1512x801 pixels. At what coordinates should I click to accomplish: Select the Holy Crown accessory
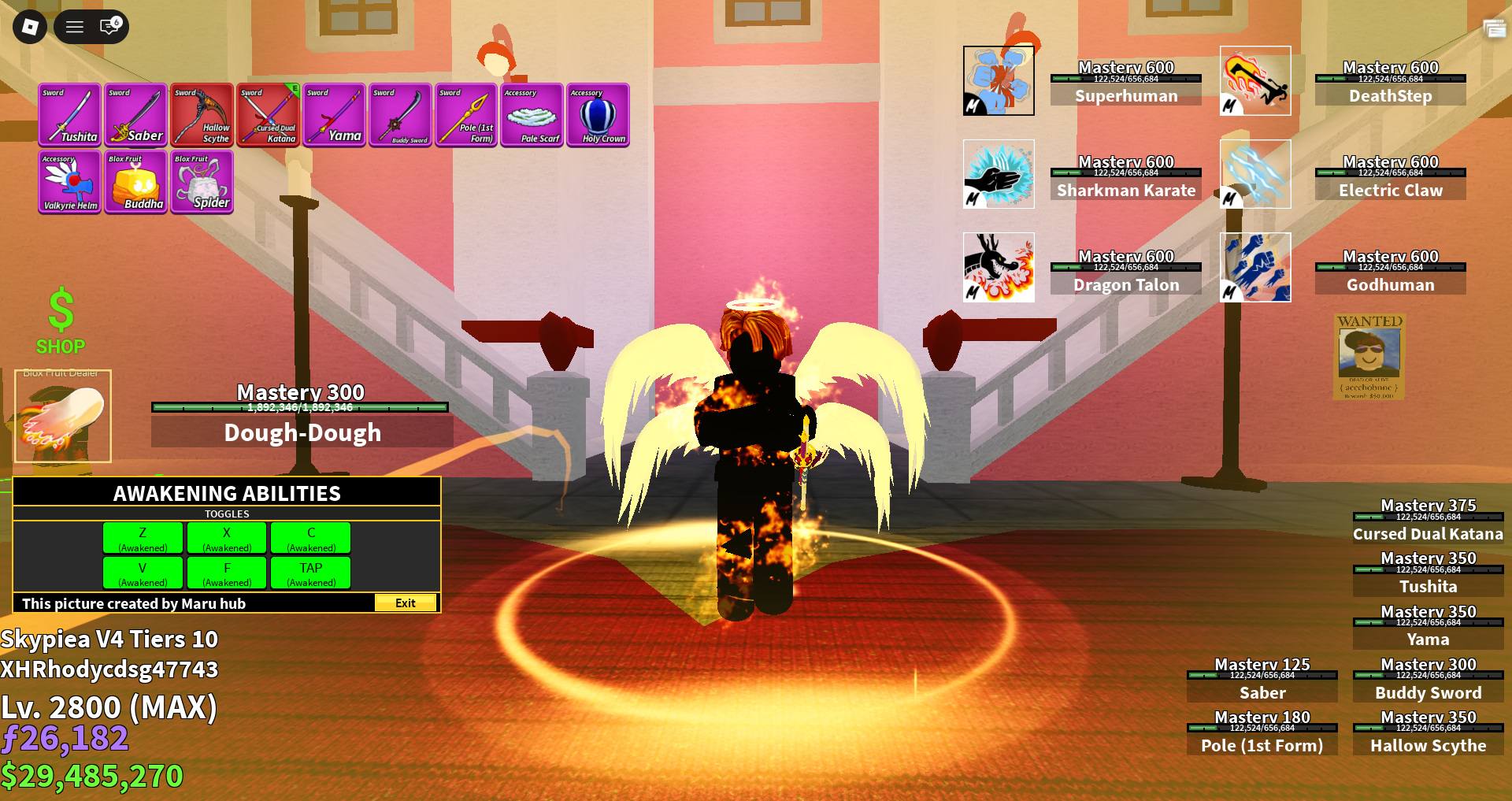click(x=598, y=115)
